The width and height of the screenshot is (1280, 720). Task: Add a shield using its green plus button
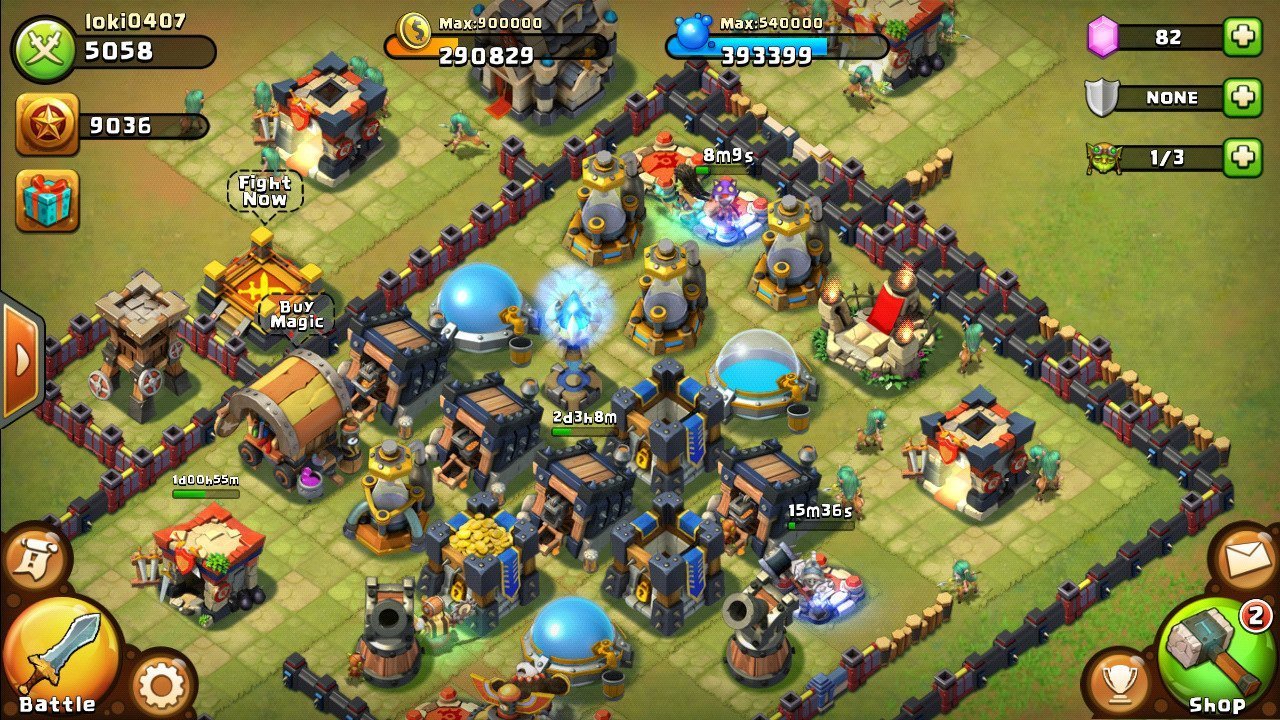[x=1241, y=97]
